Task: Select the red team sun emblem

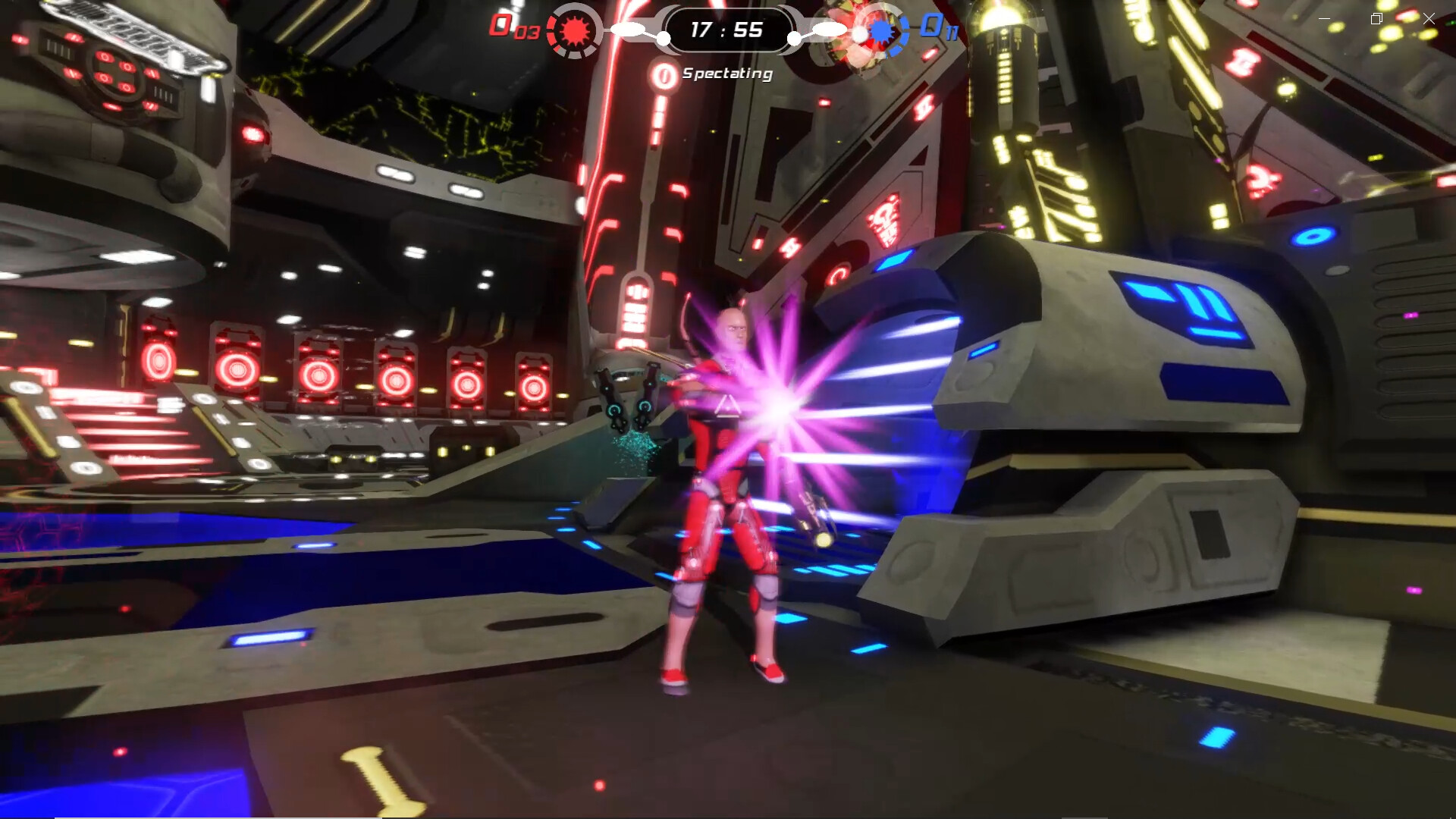Action: pyautogui.click(x=575, y=31)
